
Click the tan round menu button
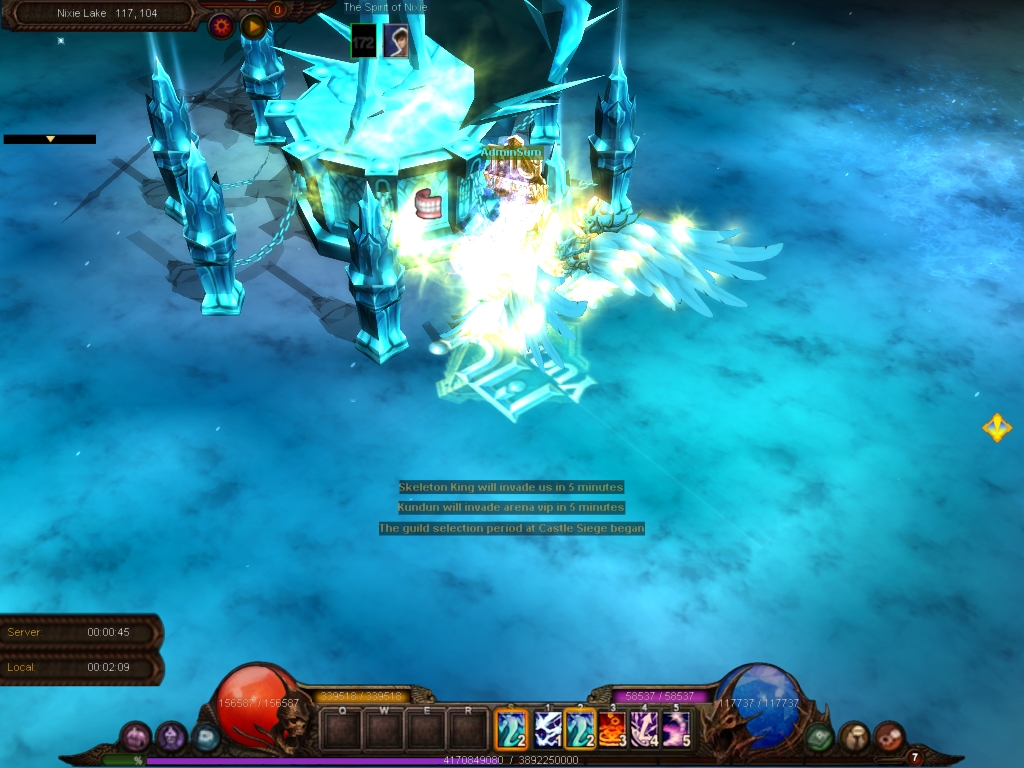(x=854, y=738)
